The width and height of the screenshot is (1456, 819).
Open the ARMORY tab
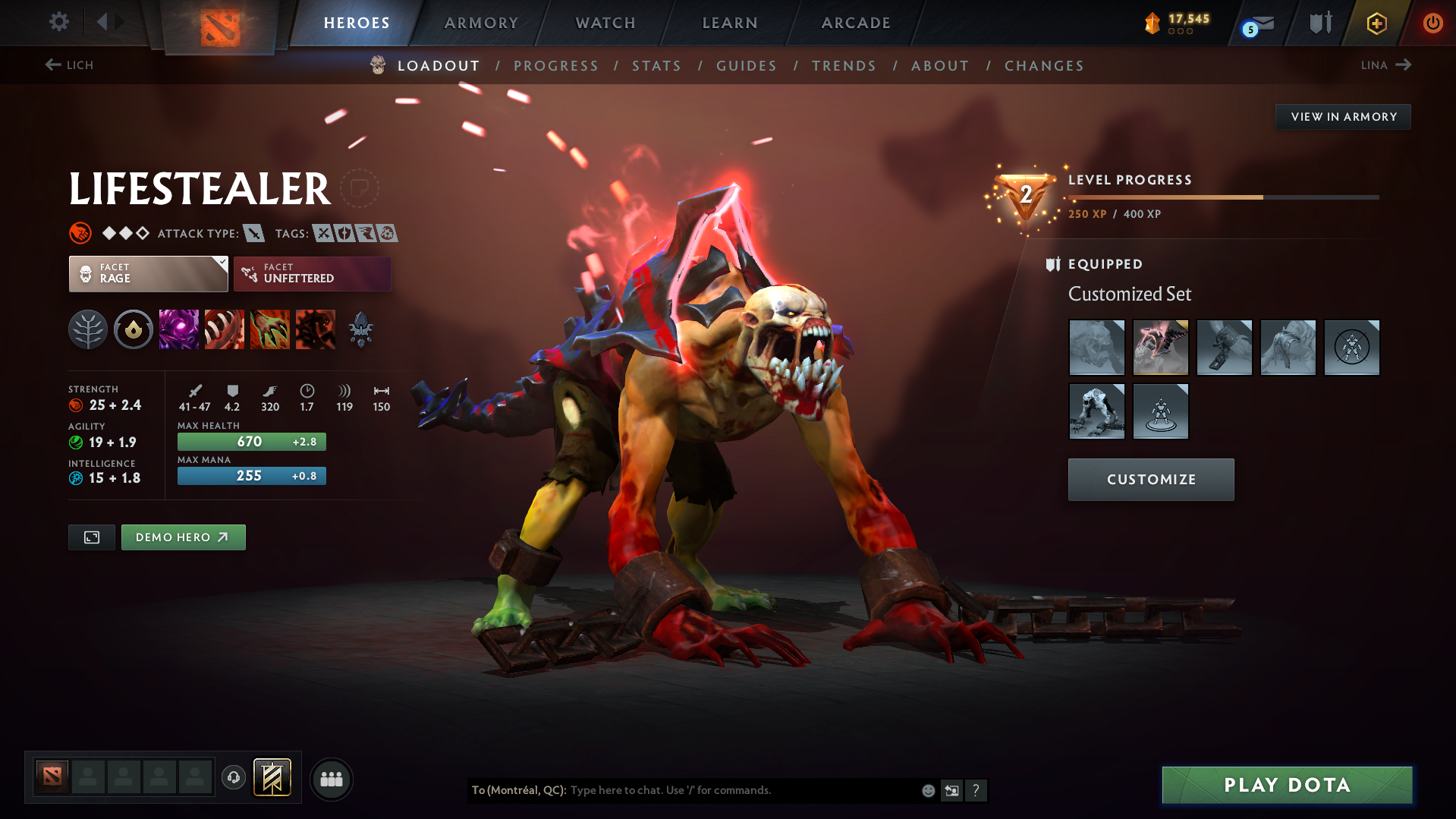point(481,22)
